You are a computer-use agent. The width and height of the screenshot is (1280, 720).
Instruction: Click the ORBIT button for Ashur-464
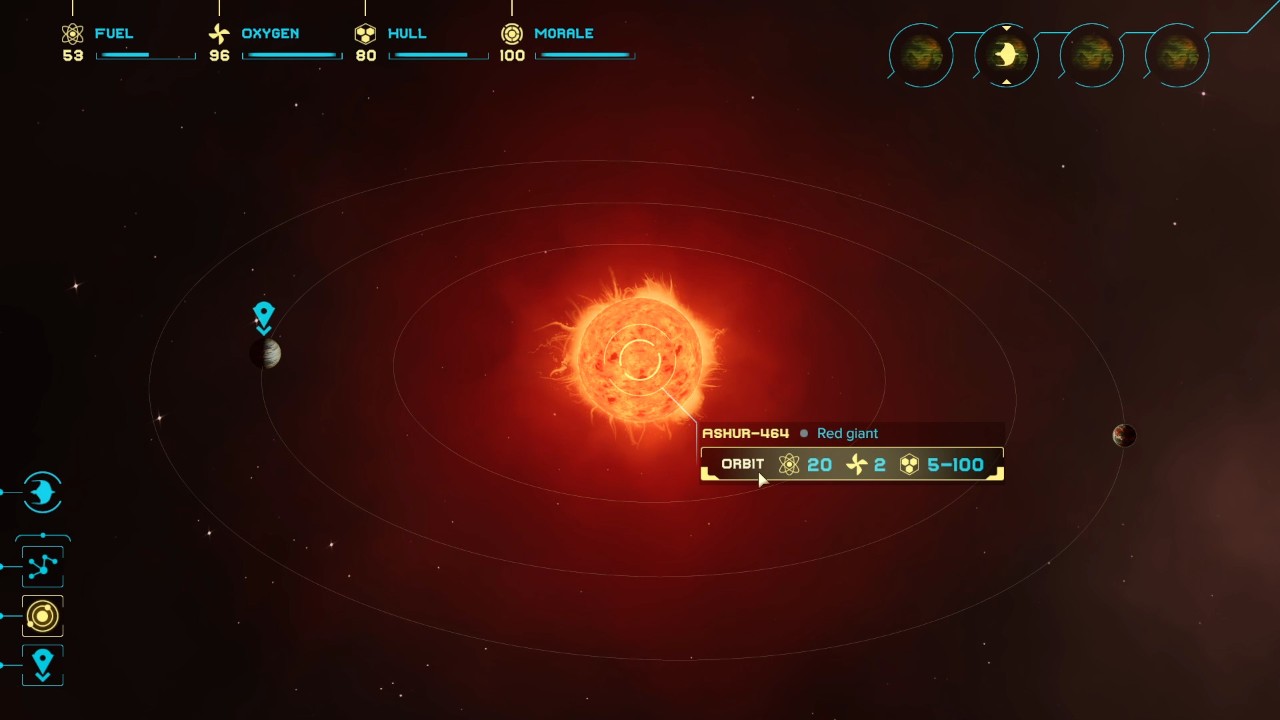tap(742, 464)
